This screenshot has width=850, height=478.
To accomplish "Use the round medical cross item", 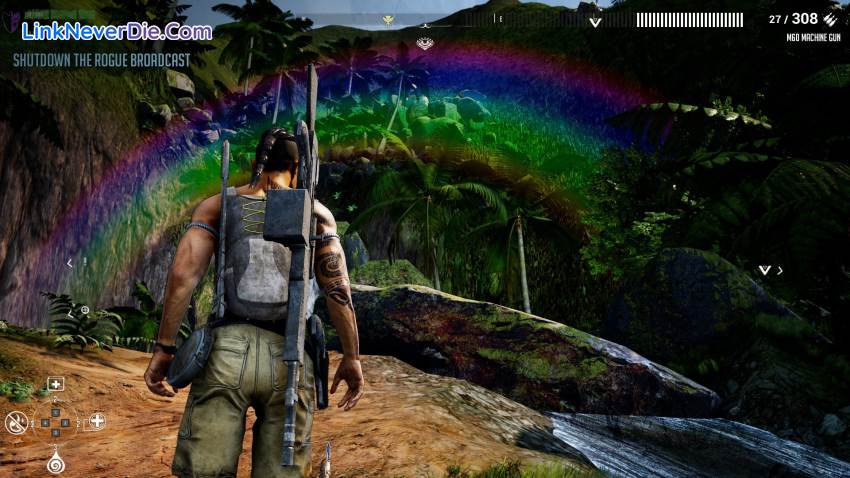I will click(x=97, y=421).
